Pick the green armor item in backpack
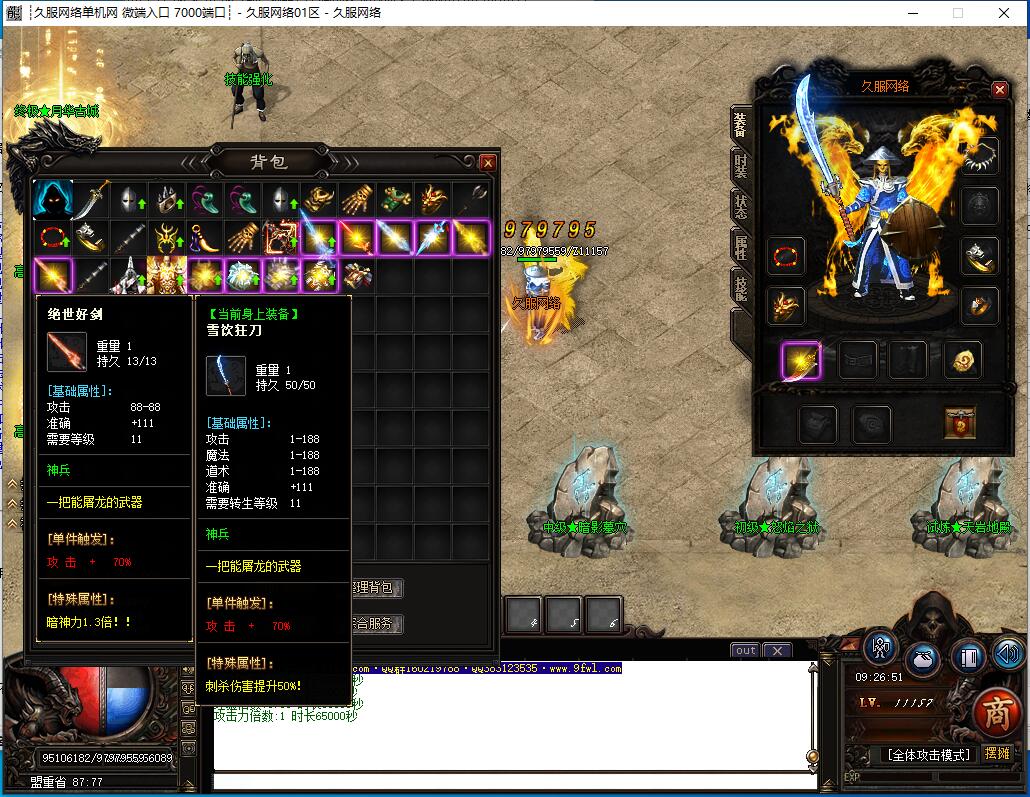 coord(397,200)
